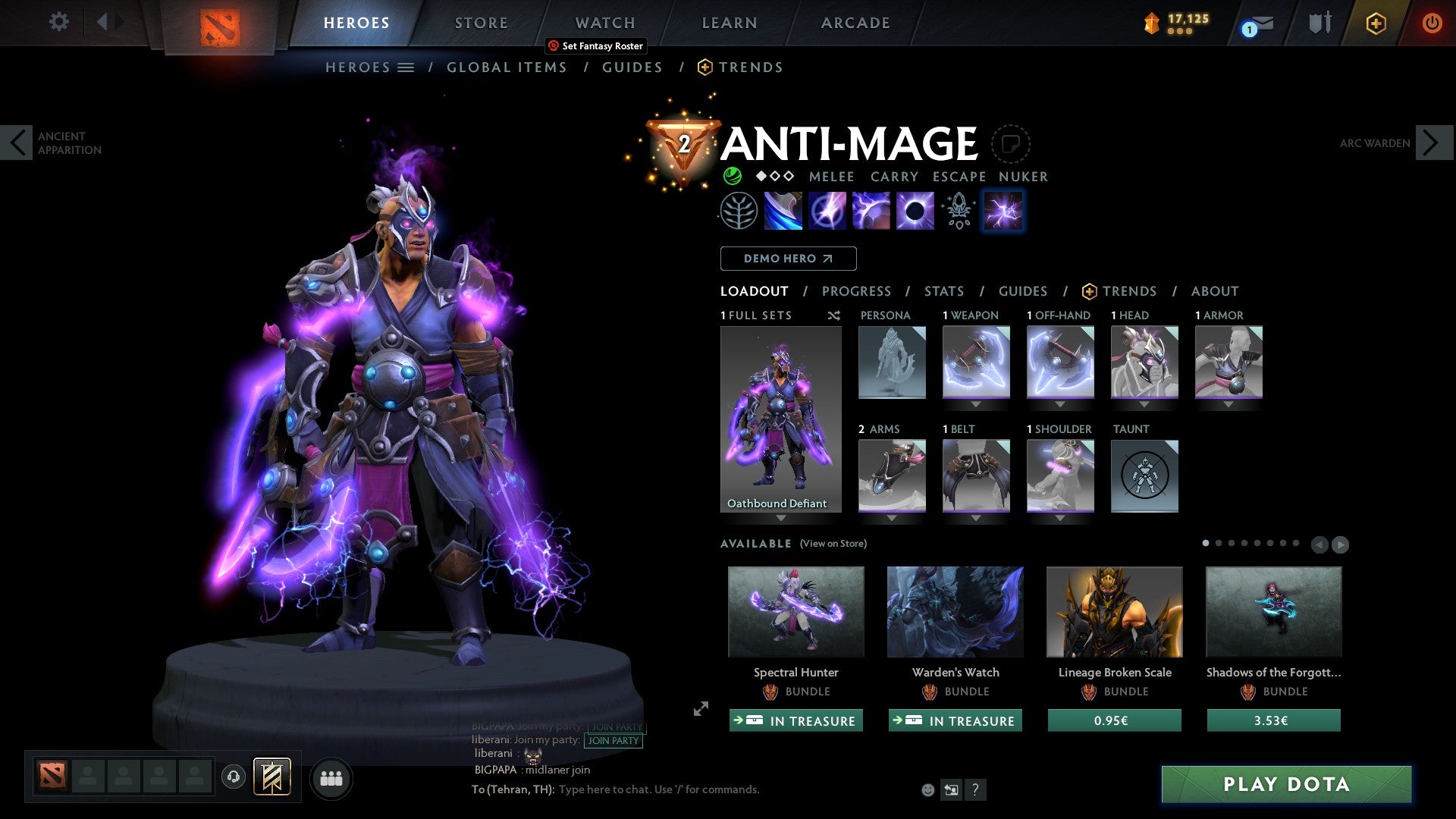Open the Dota 2 logo in top bar
This screenshot has height=819, width=1456.
click(x=219, y=24)
